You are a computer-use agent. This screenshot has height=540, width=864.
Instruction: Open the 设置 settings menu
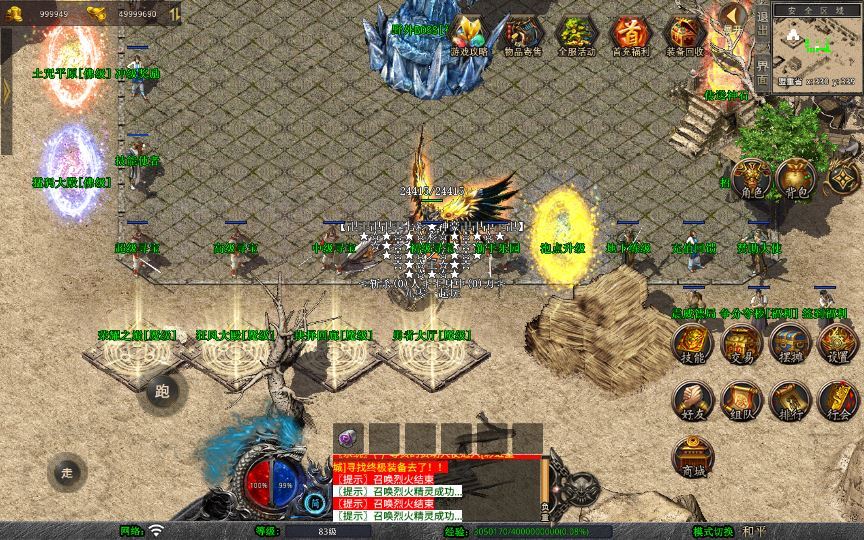[838, 346]
